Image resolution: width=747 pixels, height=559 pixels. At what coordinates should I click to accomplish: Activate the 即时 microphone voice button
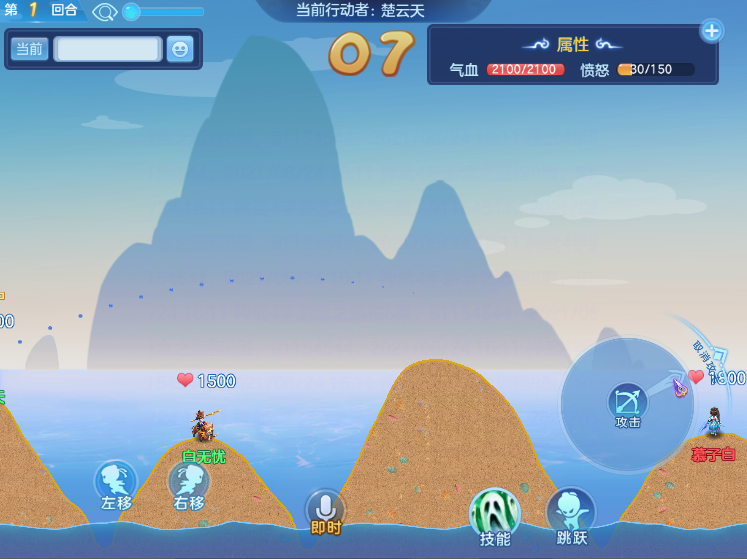(x=325, y=510)
